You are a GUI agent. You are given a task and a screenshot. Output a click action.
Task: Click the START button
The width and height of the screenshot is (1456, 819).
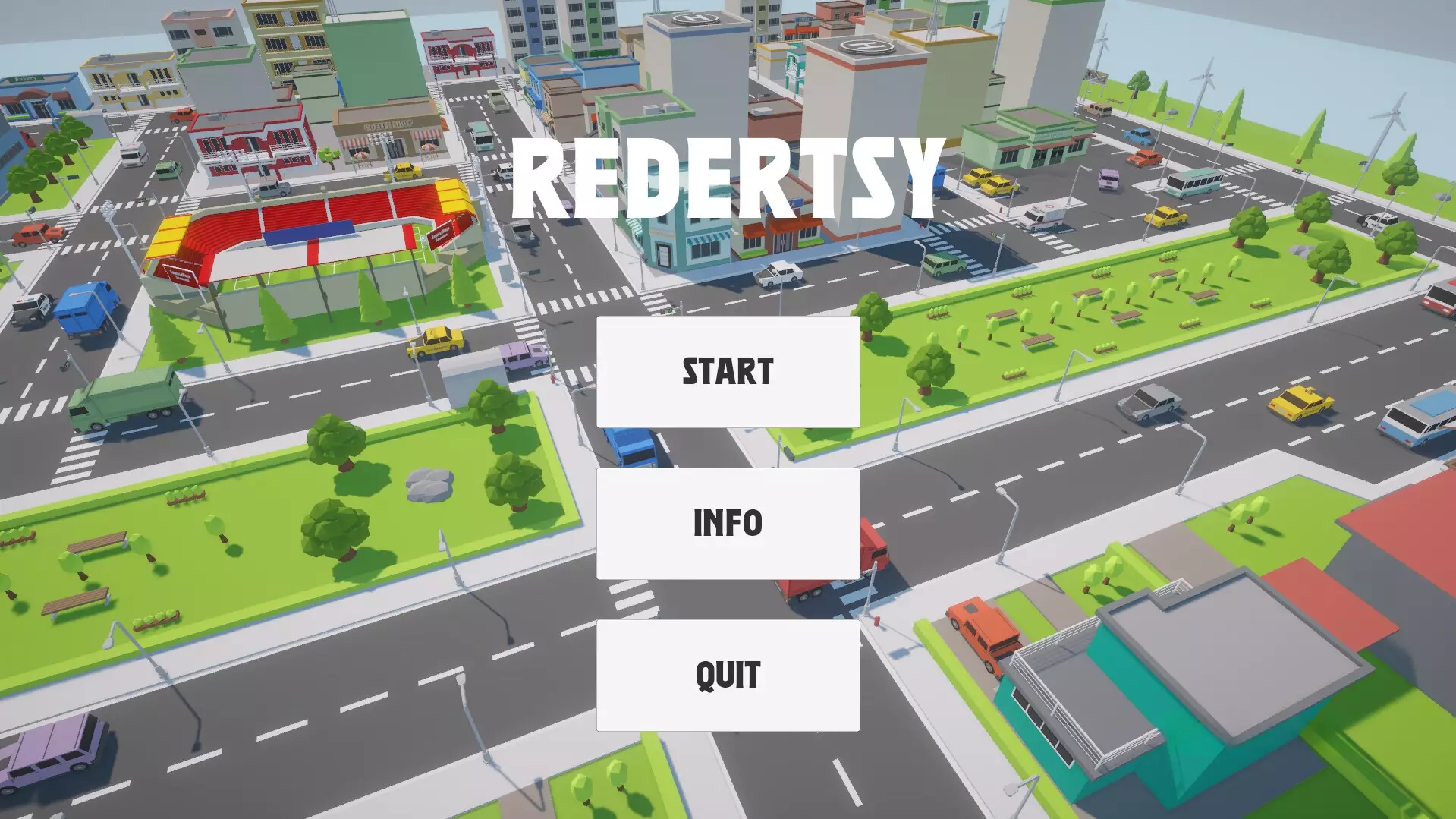tap(728, 372)
